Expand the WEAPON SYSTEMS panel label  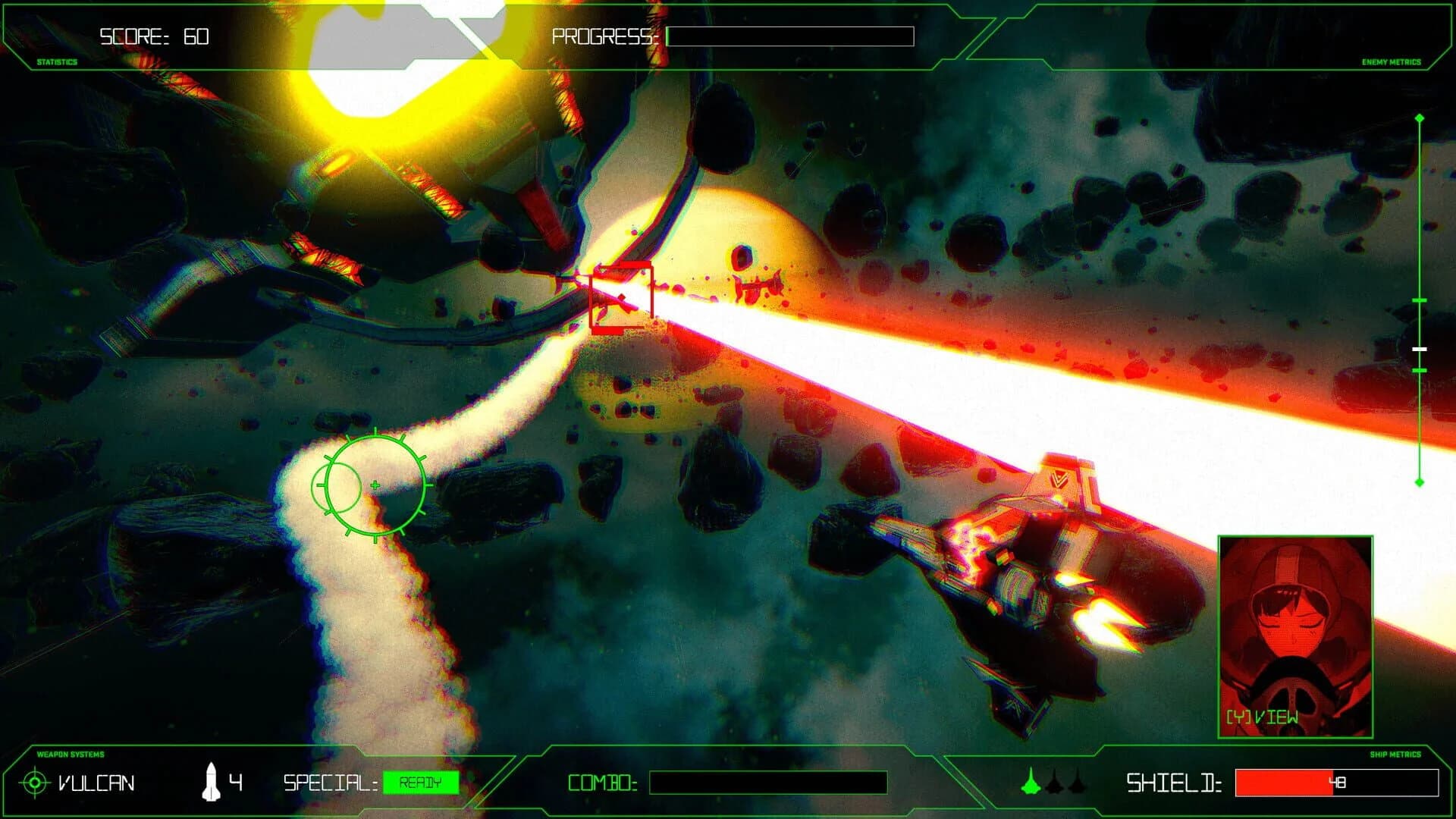[x=70, y=755]
